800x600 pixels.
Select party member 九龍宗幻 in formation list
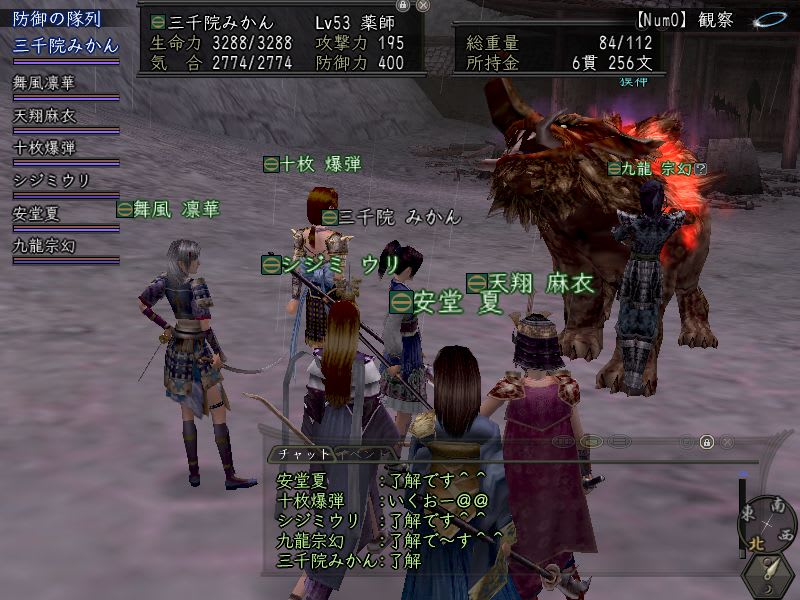(x=44, y=245)
